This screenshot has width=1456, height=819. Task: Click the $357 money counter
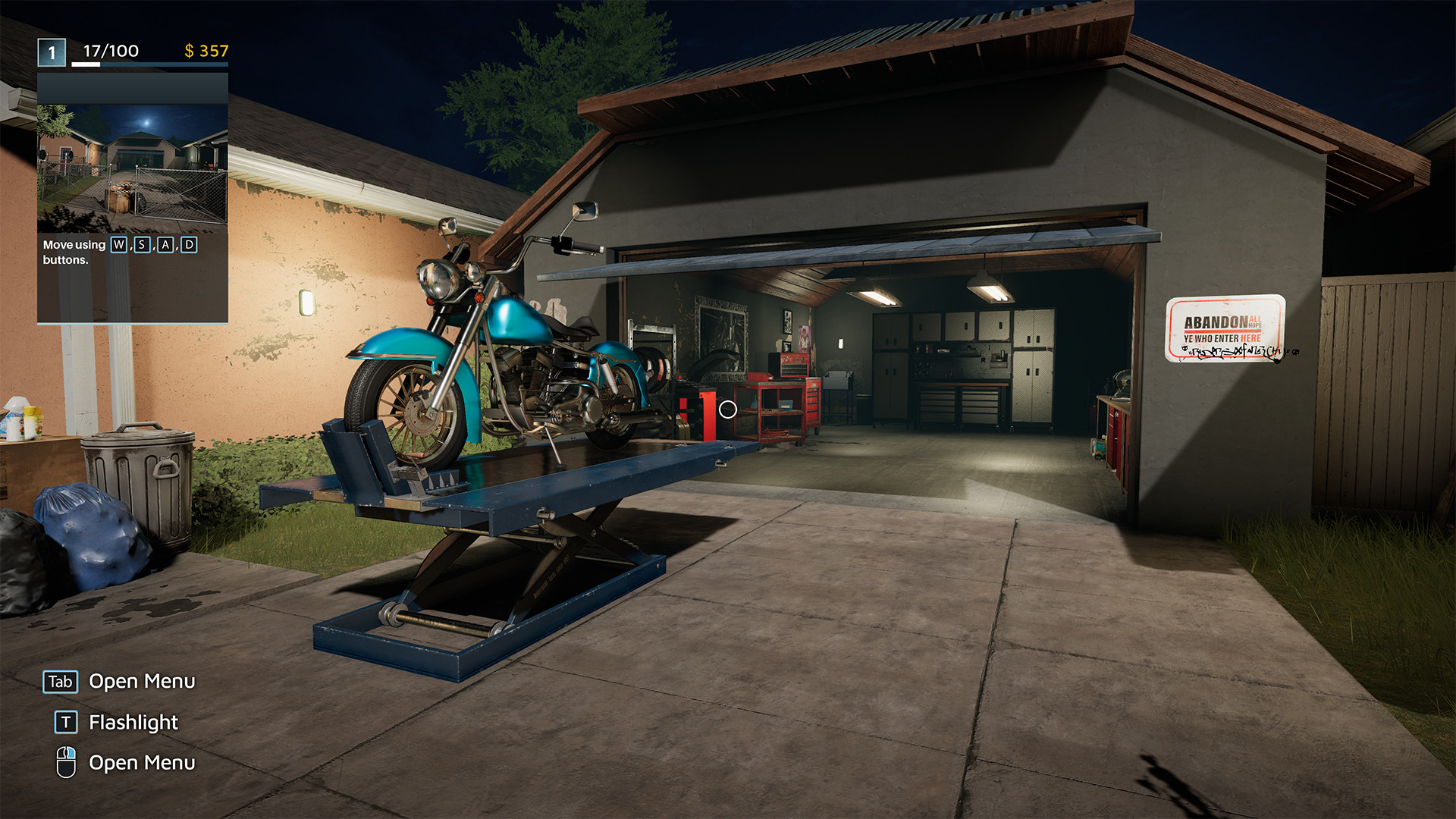[206, 52]
